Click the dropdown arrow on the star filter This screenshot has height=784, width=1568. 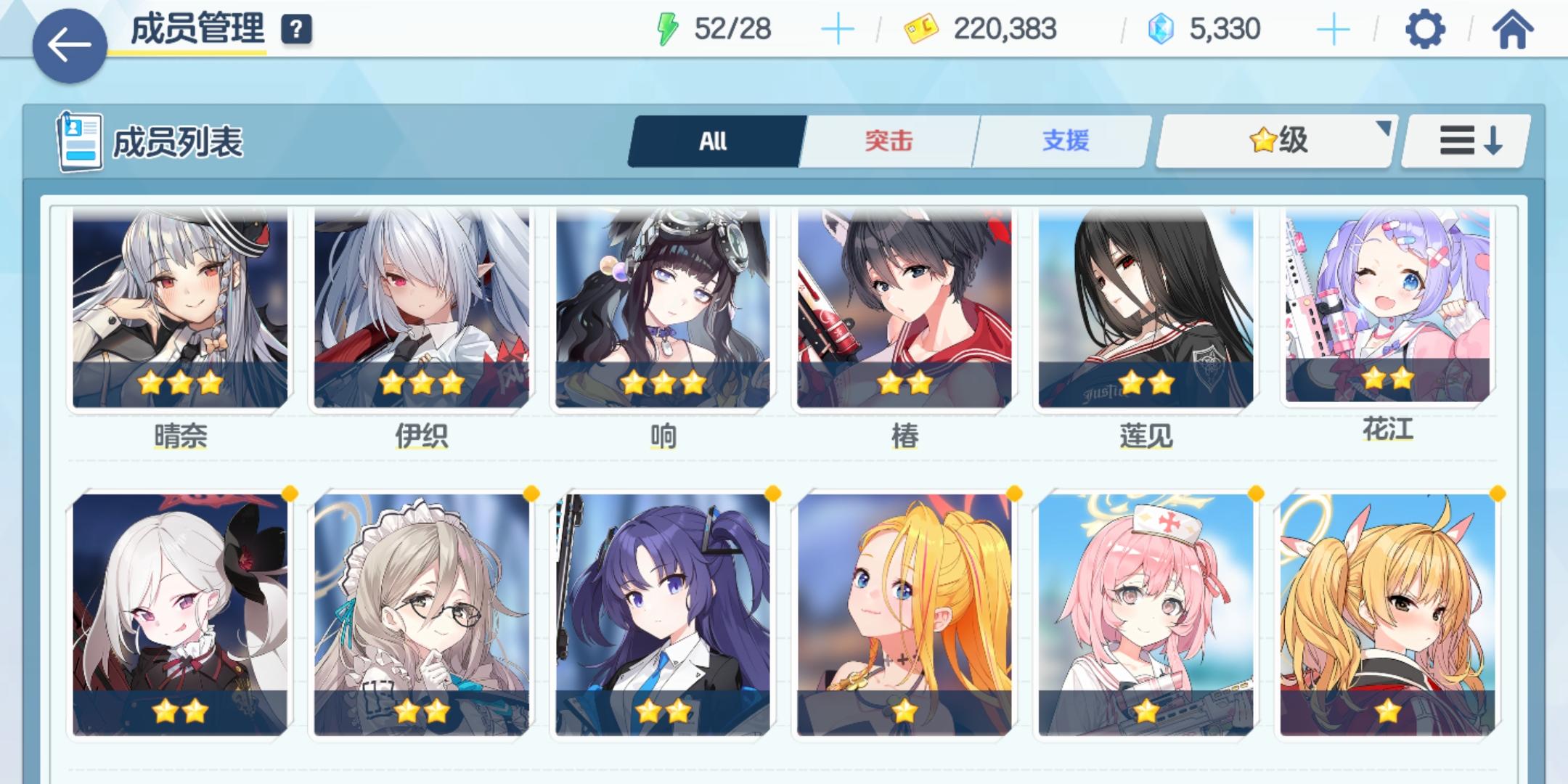[x=1384, y=131]
